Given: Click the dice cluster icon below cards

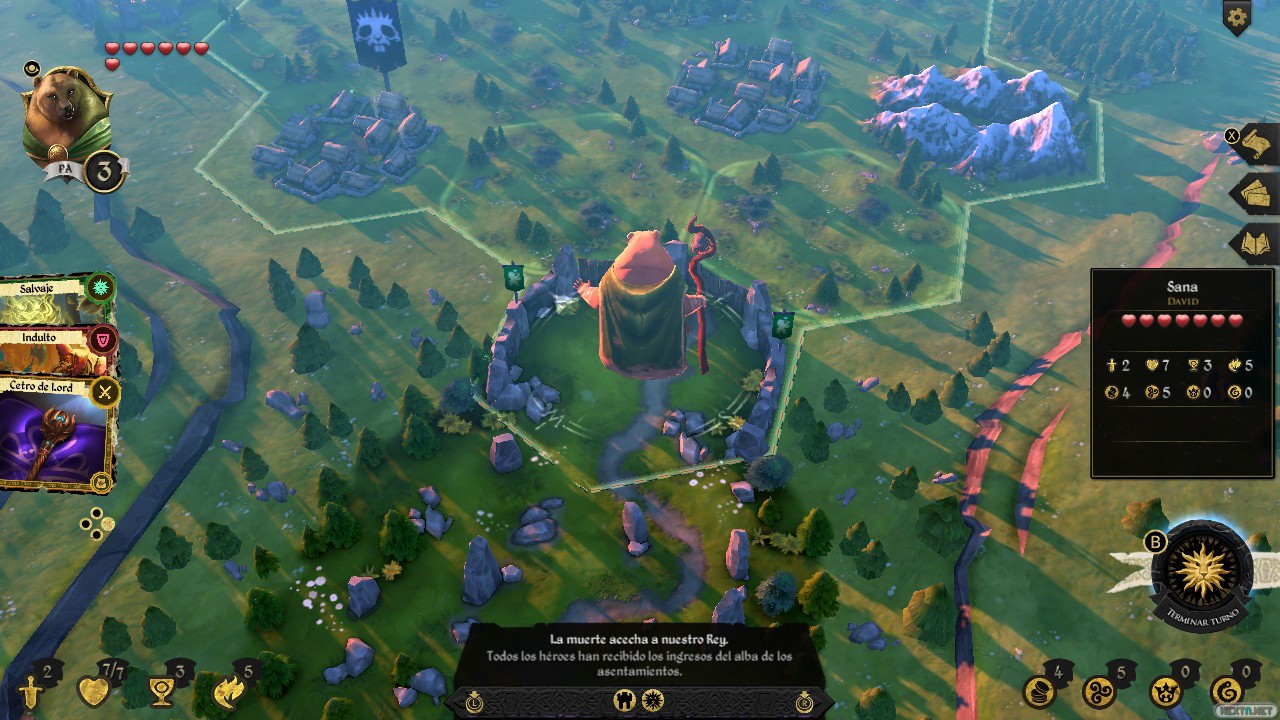Looking at the screenshot, I should pos(97,521).
